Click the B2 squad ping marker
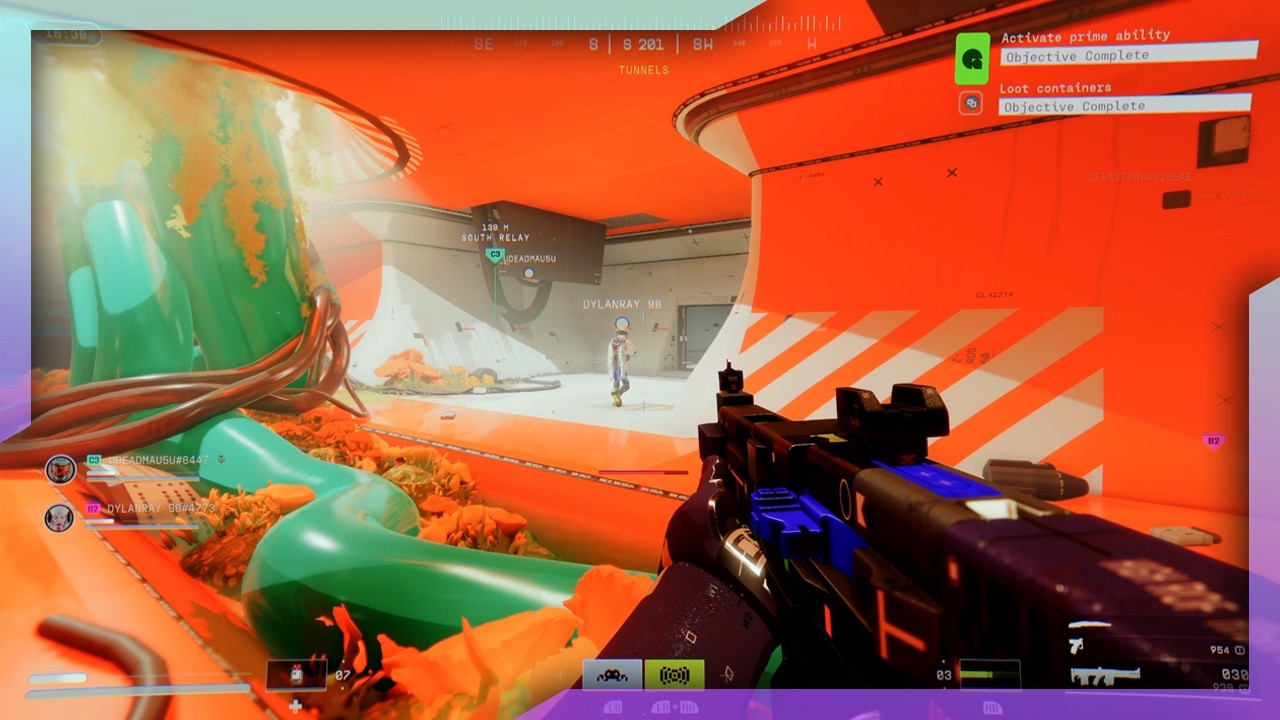This screenshot has height=720, width=1280. click(x=1213, y=441)
